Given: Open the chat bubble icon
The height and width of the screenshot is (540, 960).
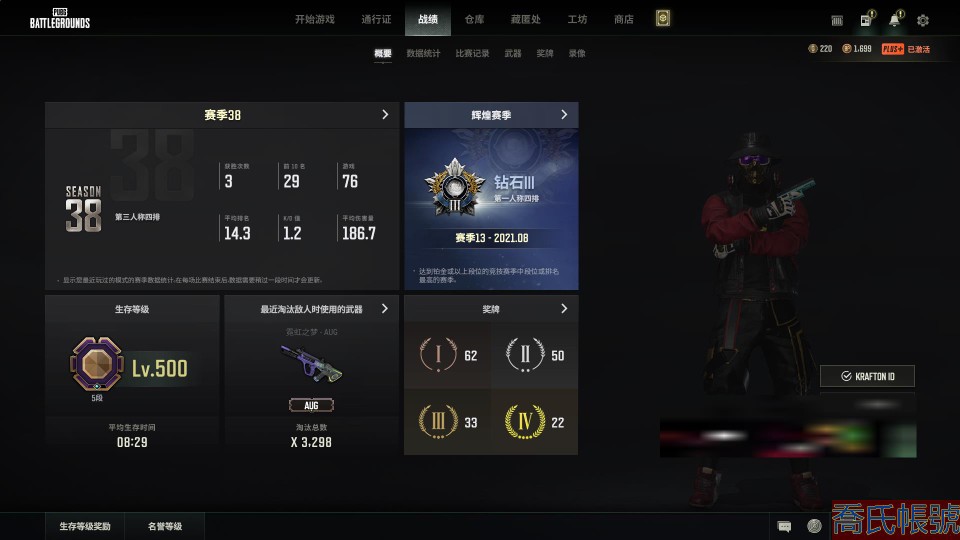Looking at the screenshot, I should (x=785, y=526).
